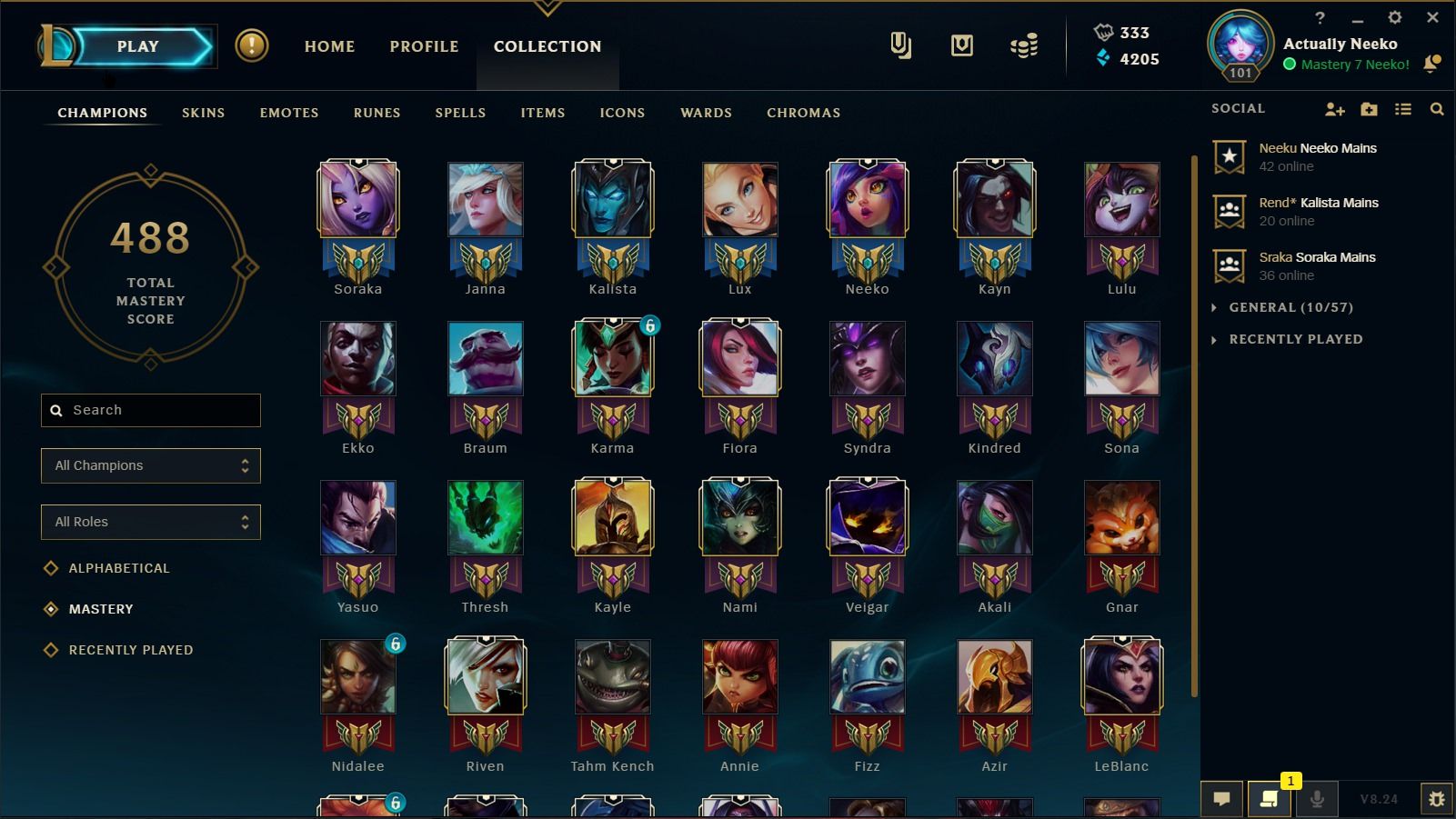Switch to the SKINS tab
The height and width of the screenshot is (819, 1456).
[203, 113]
